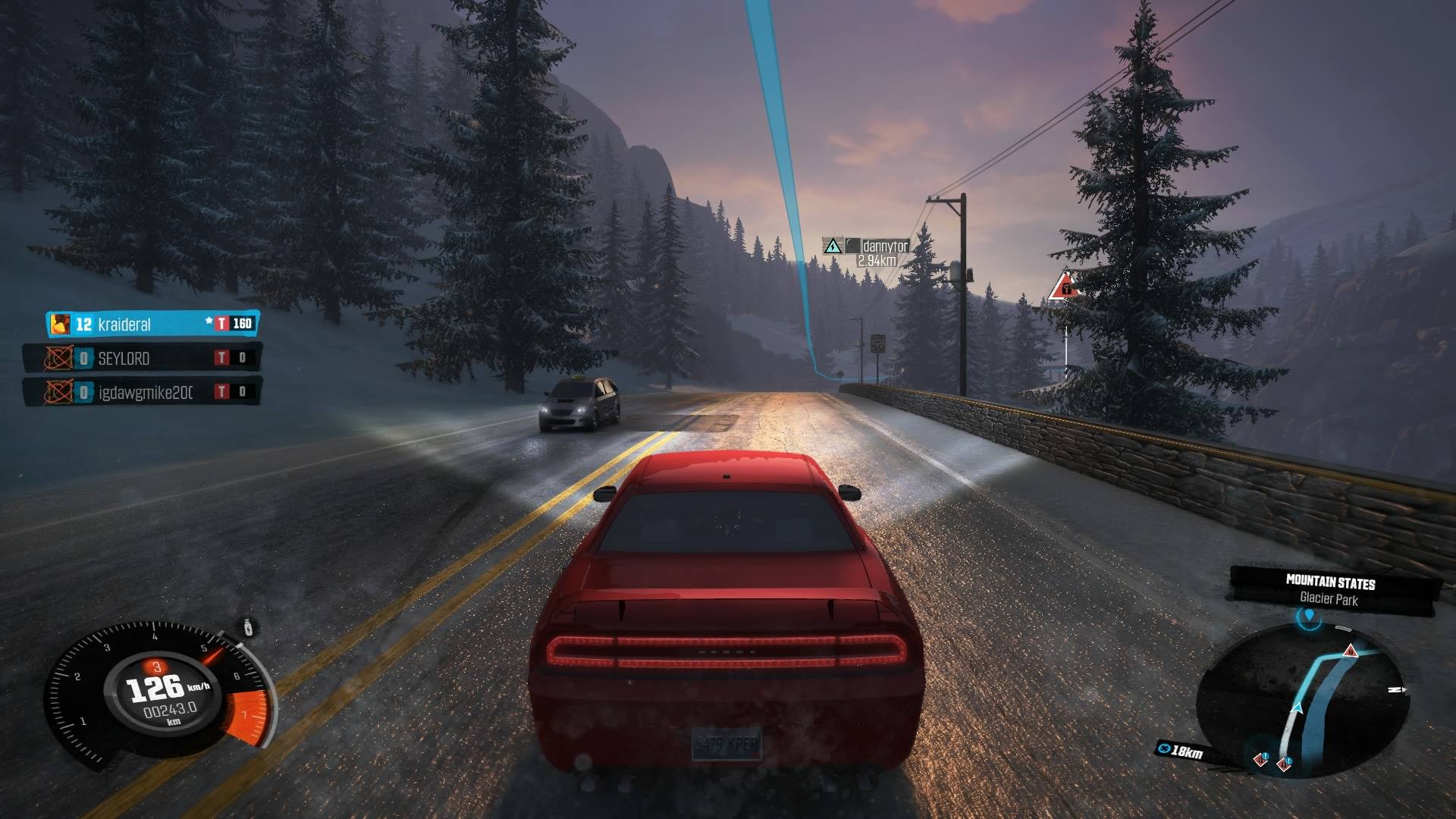Click the blue compass icon next to 18km
Viewport: 1456px width, 819px height.
[x=1165, y=748]
